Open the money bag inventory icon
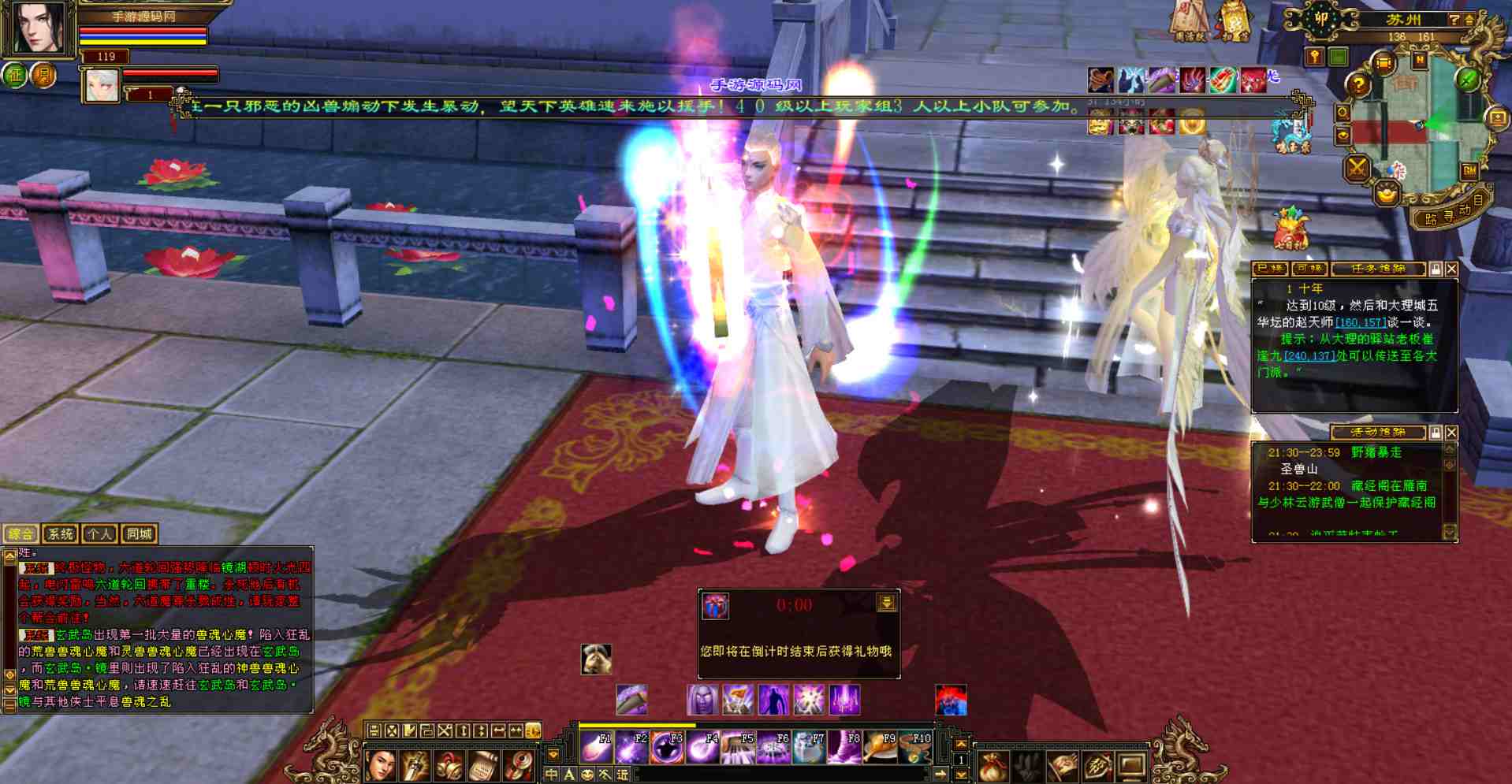The height and width of the screenshot is (784, 1512). click(993, 765)
